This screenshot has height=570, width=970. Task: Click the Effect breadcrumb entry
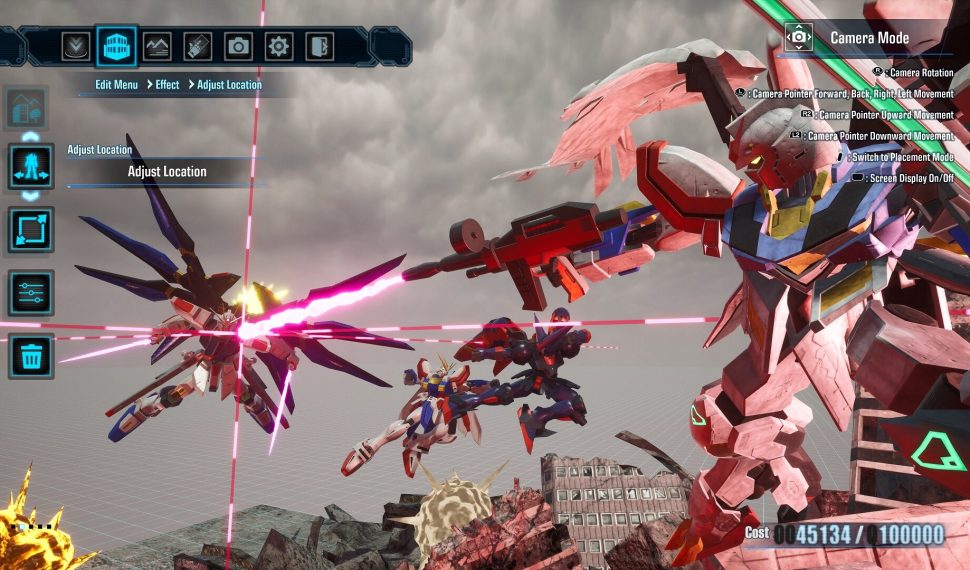point(167,85)
